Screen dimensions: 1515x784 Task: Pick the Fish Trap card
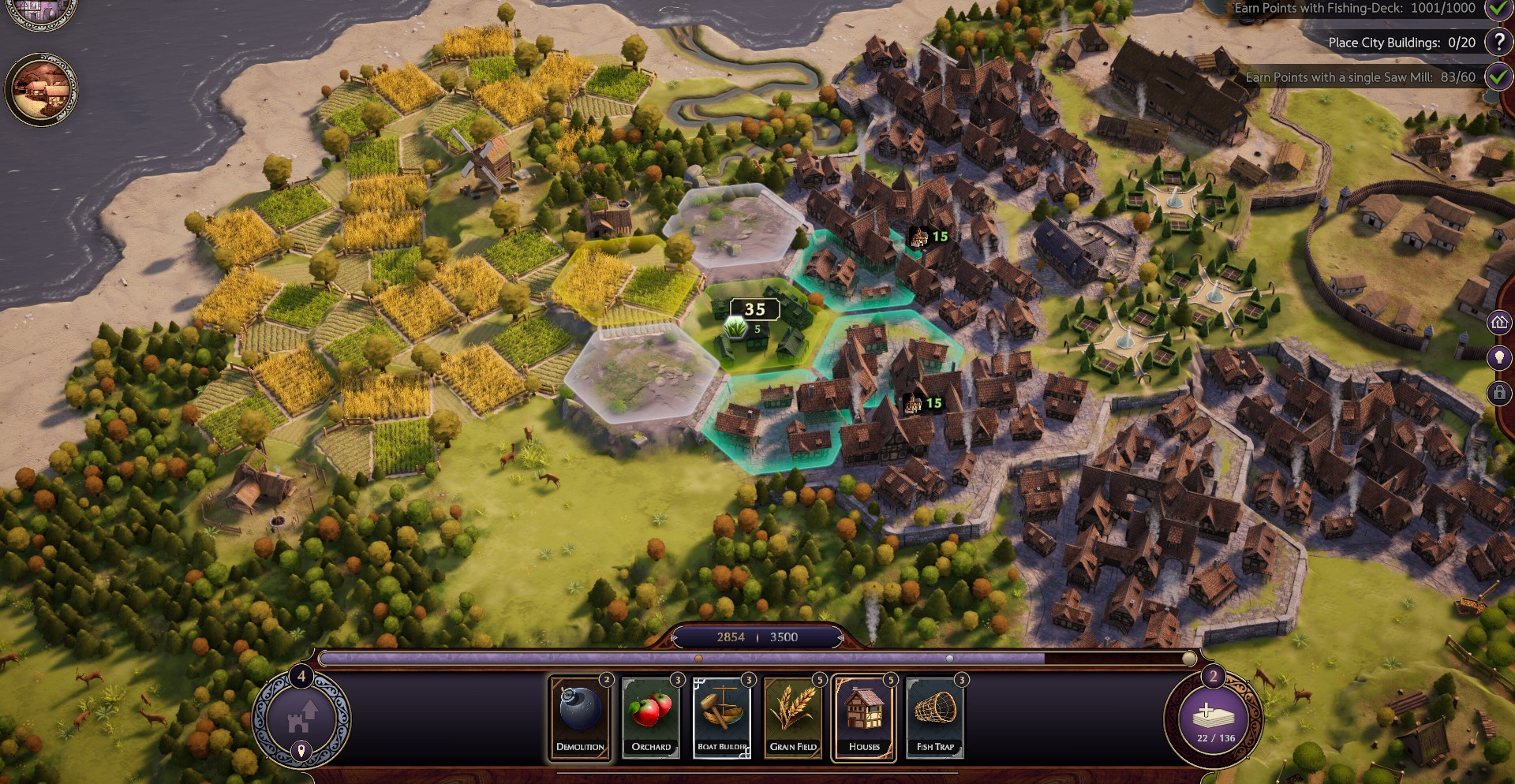pos(935,717)
